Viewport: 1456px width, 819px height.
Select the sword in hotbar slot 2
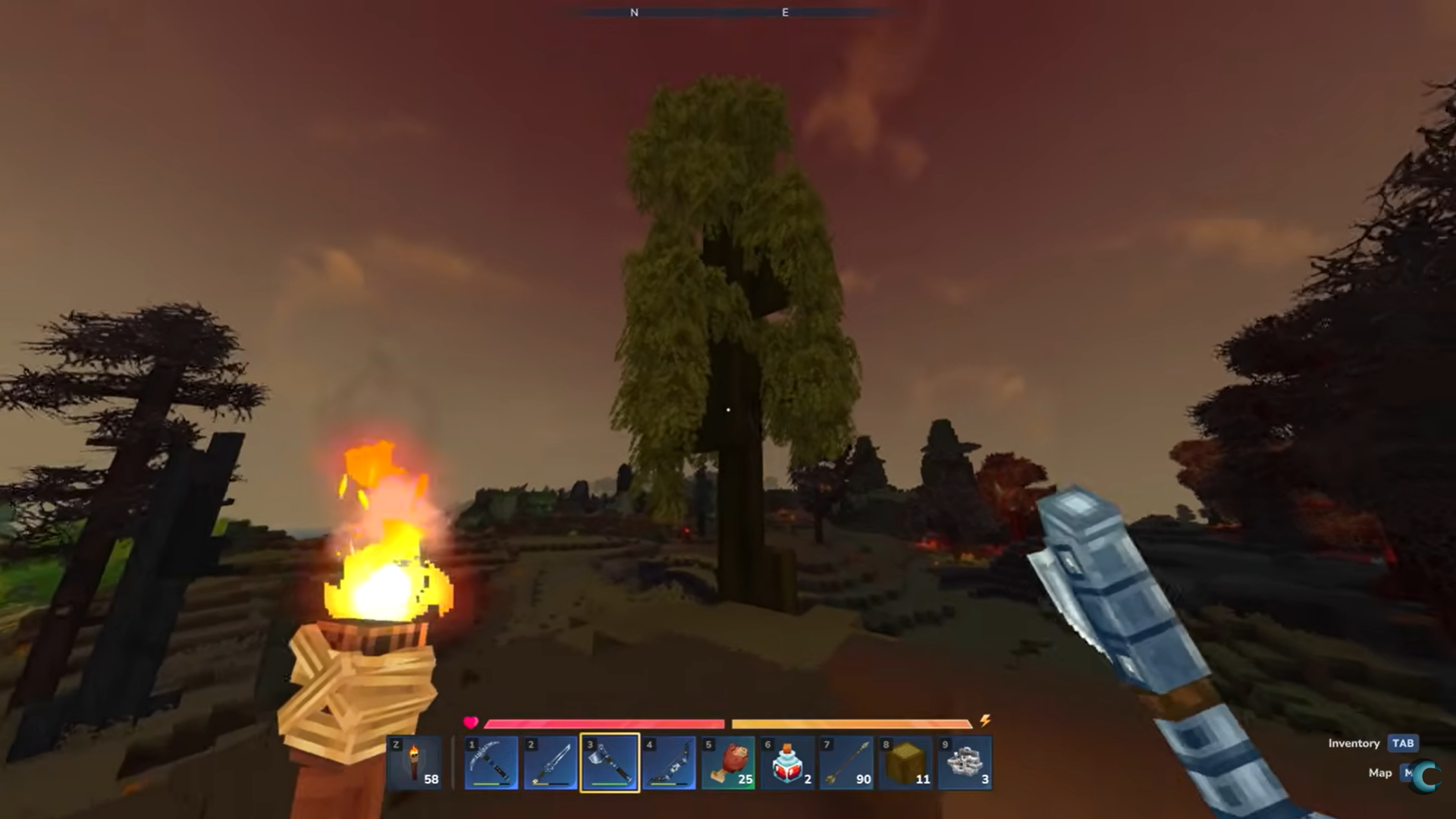(551, 764)
